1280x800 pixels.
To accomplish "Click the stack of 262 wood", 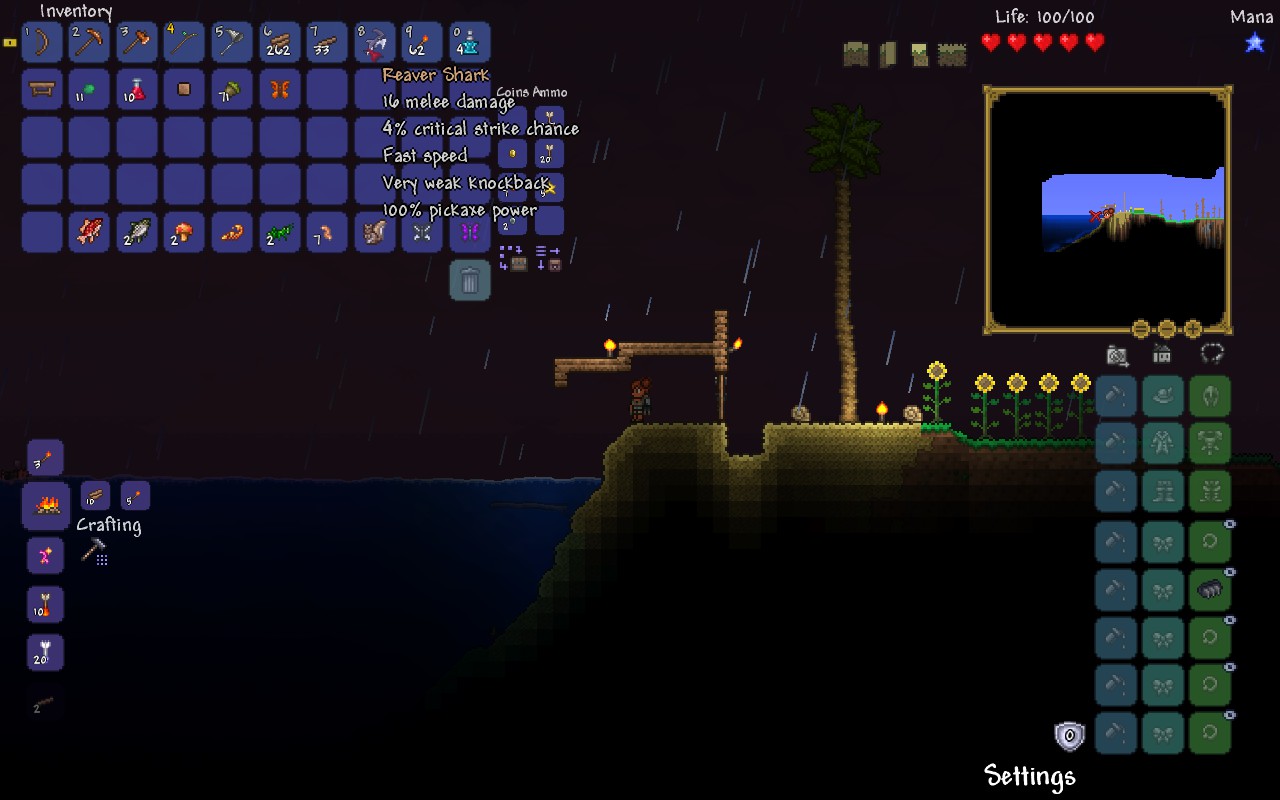I will (x=280, y=42).
